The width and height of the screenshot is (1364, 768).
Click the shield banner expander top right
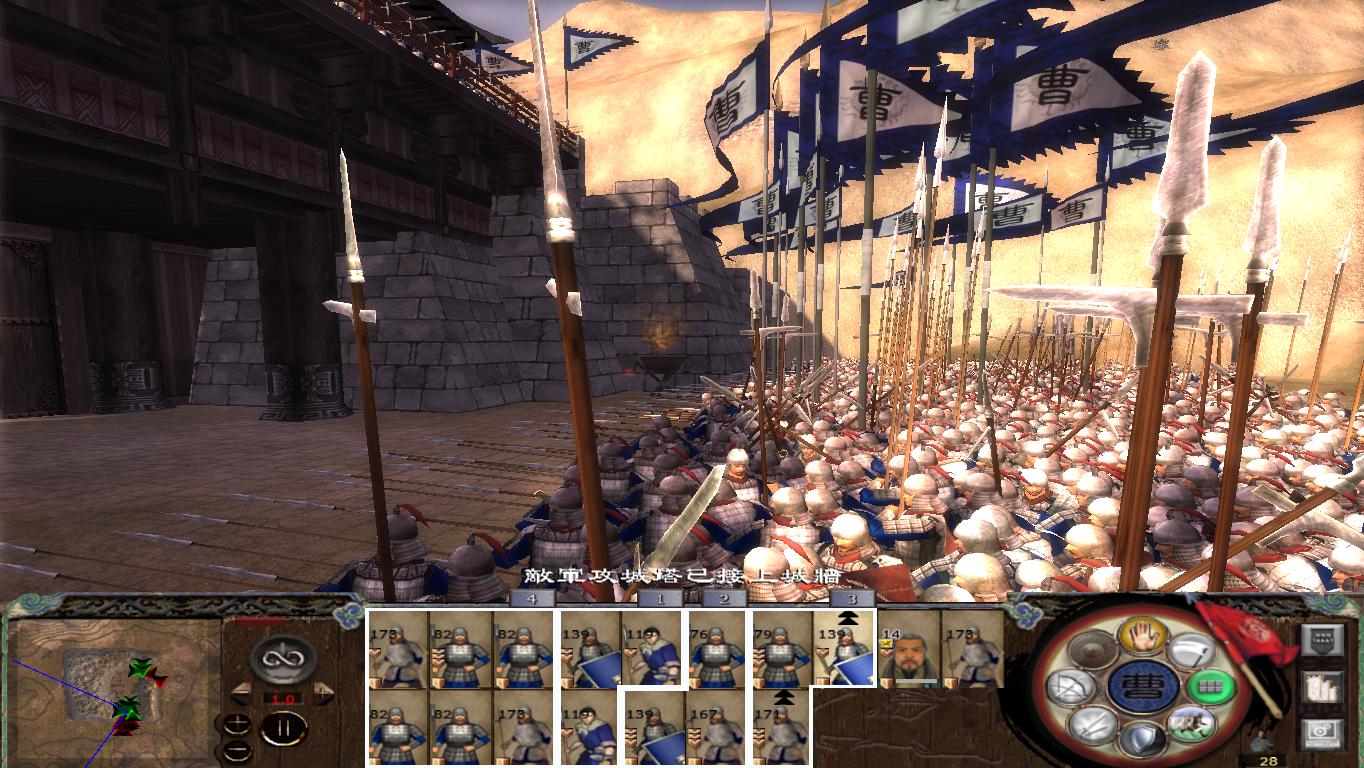coord(1324,638)
